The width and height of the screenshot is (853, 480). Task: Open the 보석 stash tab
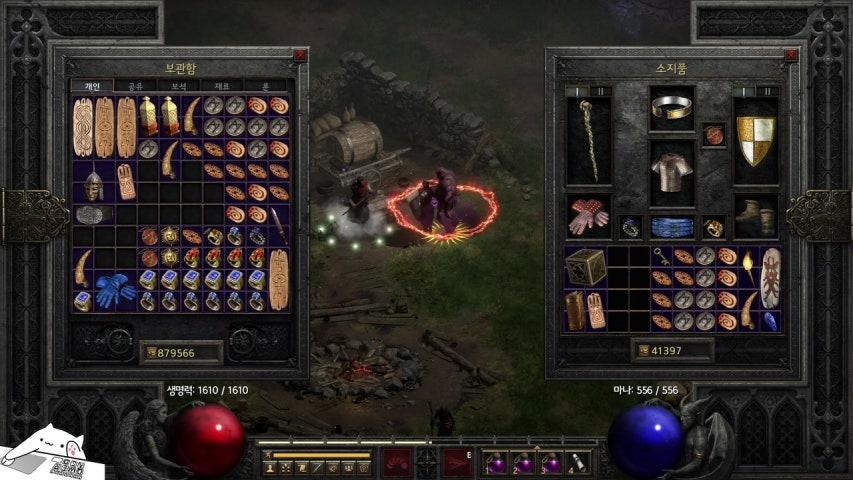[x=178, y=87]
